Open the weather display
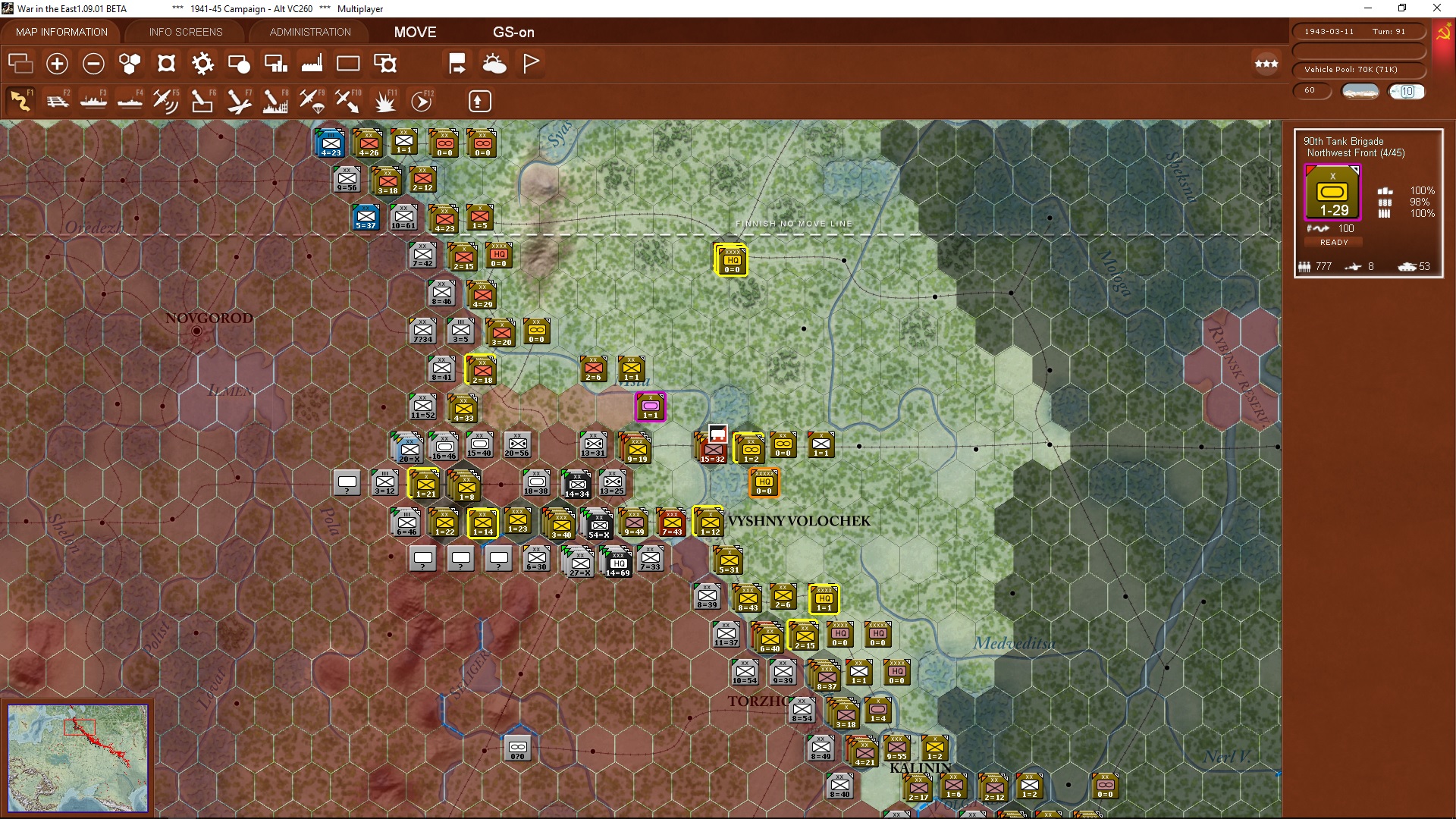 (495, 64)
